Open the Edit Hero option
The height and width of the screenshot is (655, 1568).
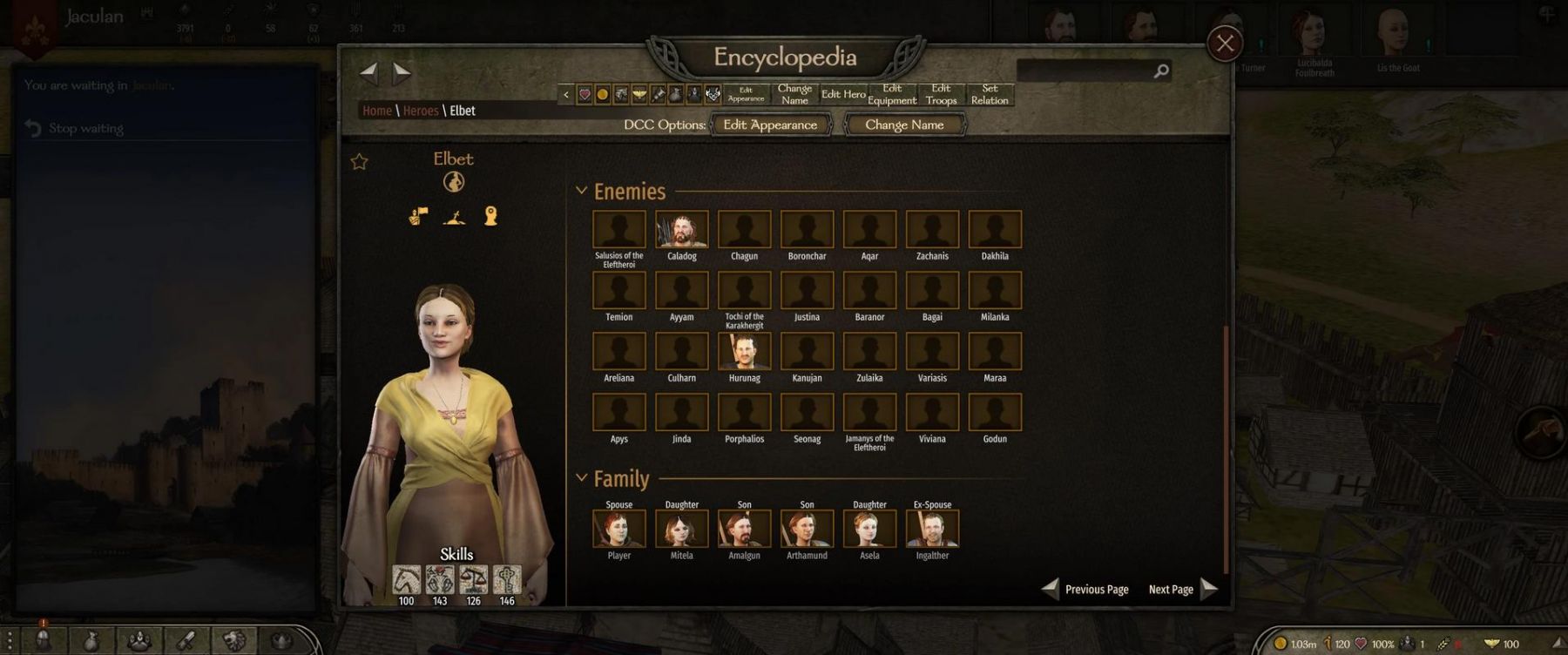click(x=843, y=94)
